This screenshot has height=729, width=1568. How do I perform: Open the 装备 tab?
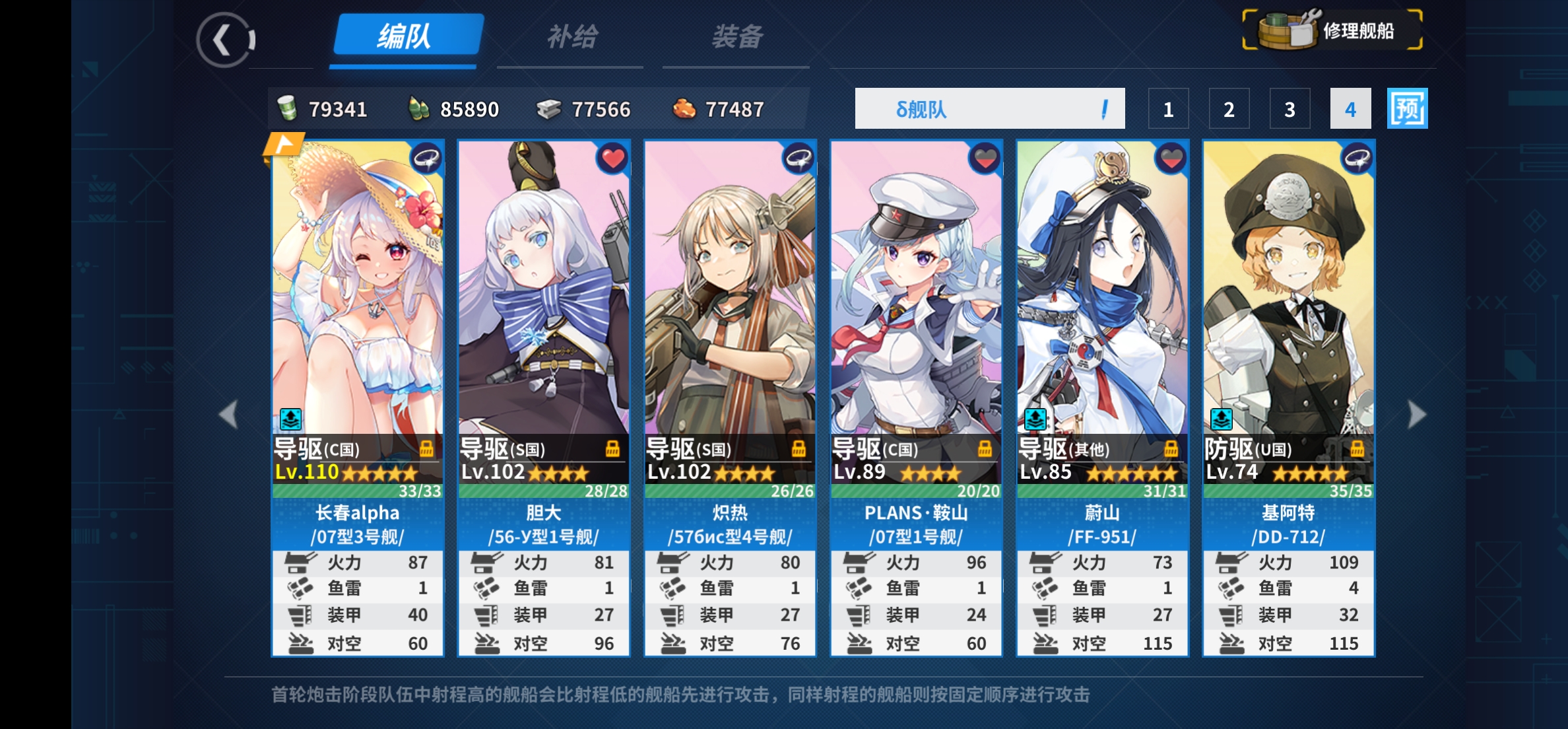point(736,37)
